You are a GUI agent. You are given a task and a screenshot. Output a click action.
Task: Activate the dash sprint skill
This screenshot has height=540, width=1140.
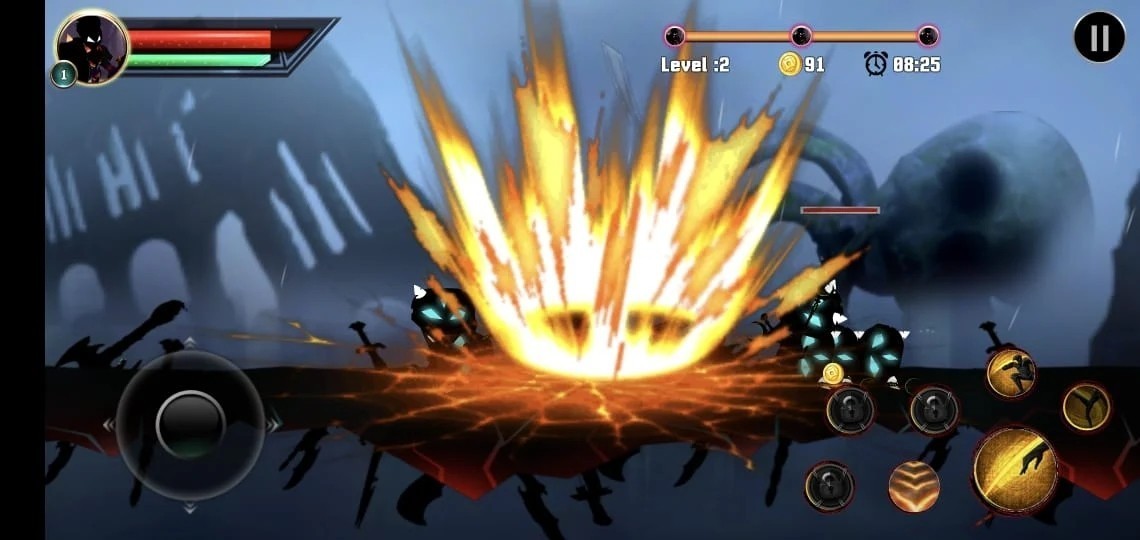tap(1010, 373)
